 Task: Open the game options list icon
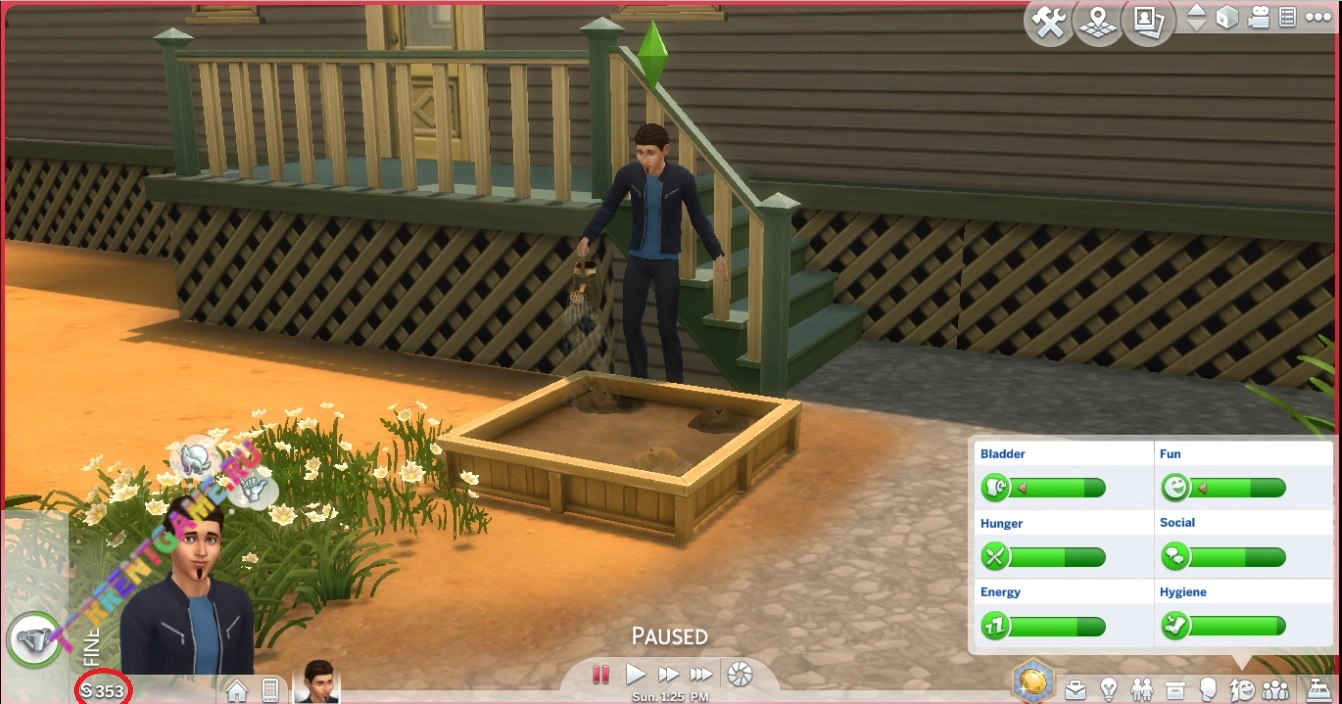1288,18
